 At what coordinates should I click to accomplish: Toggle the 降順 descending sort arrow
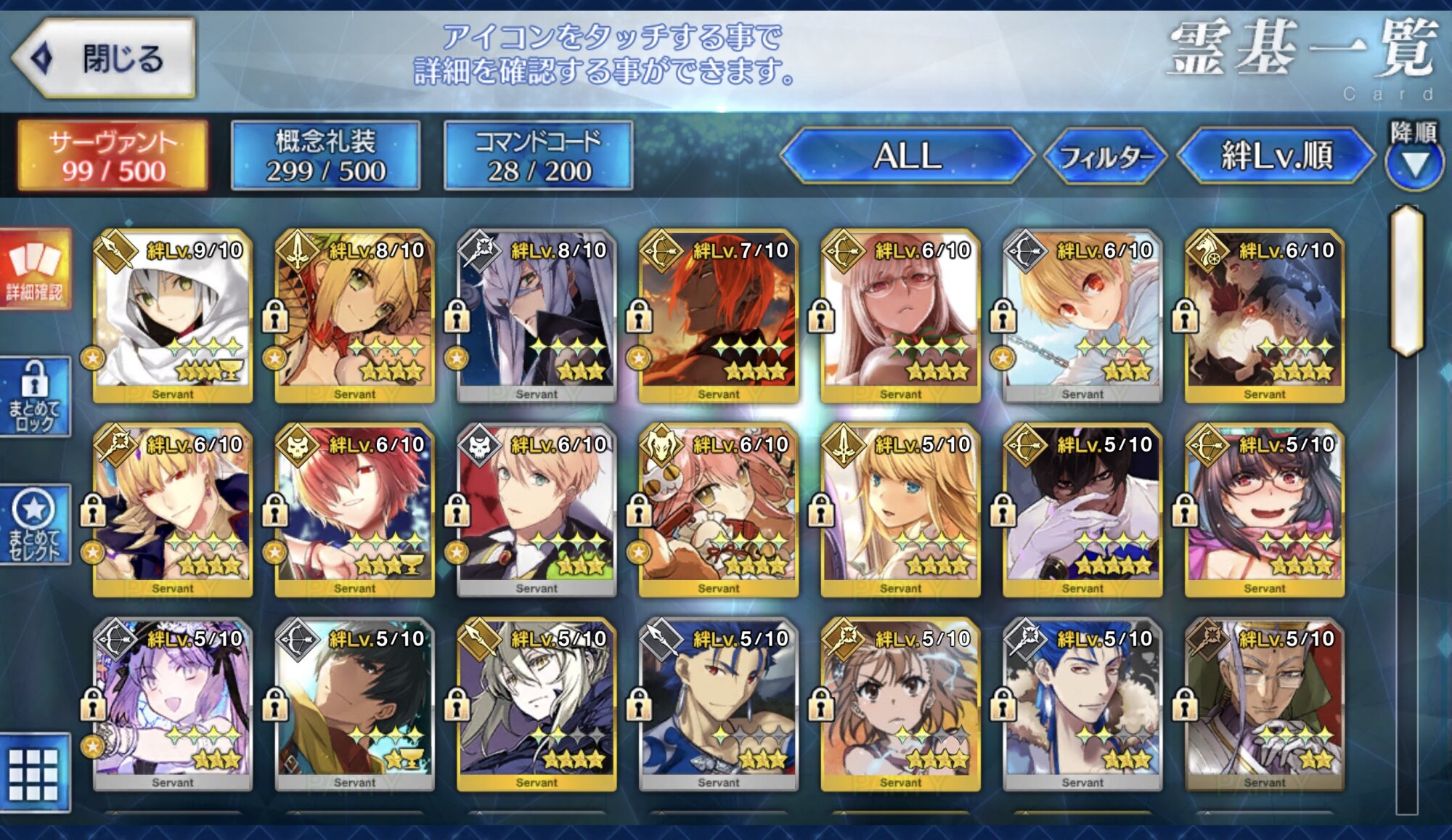click(x=1414, y=163)
